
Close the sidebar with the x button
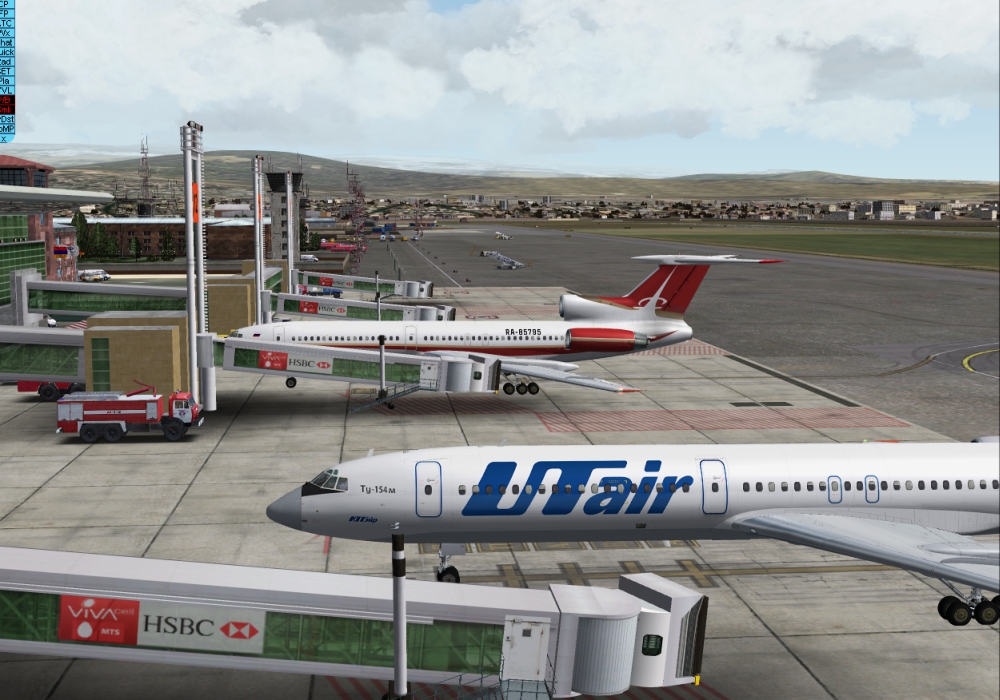(4, 138)
